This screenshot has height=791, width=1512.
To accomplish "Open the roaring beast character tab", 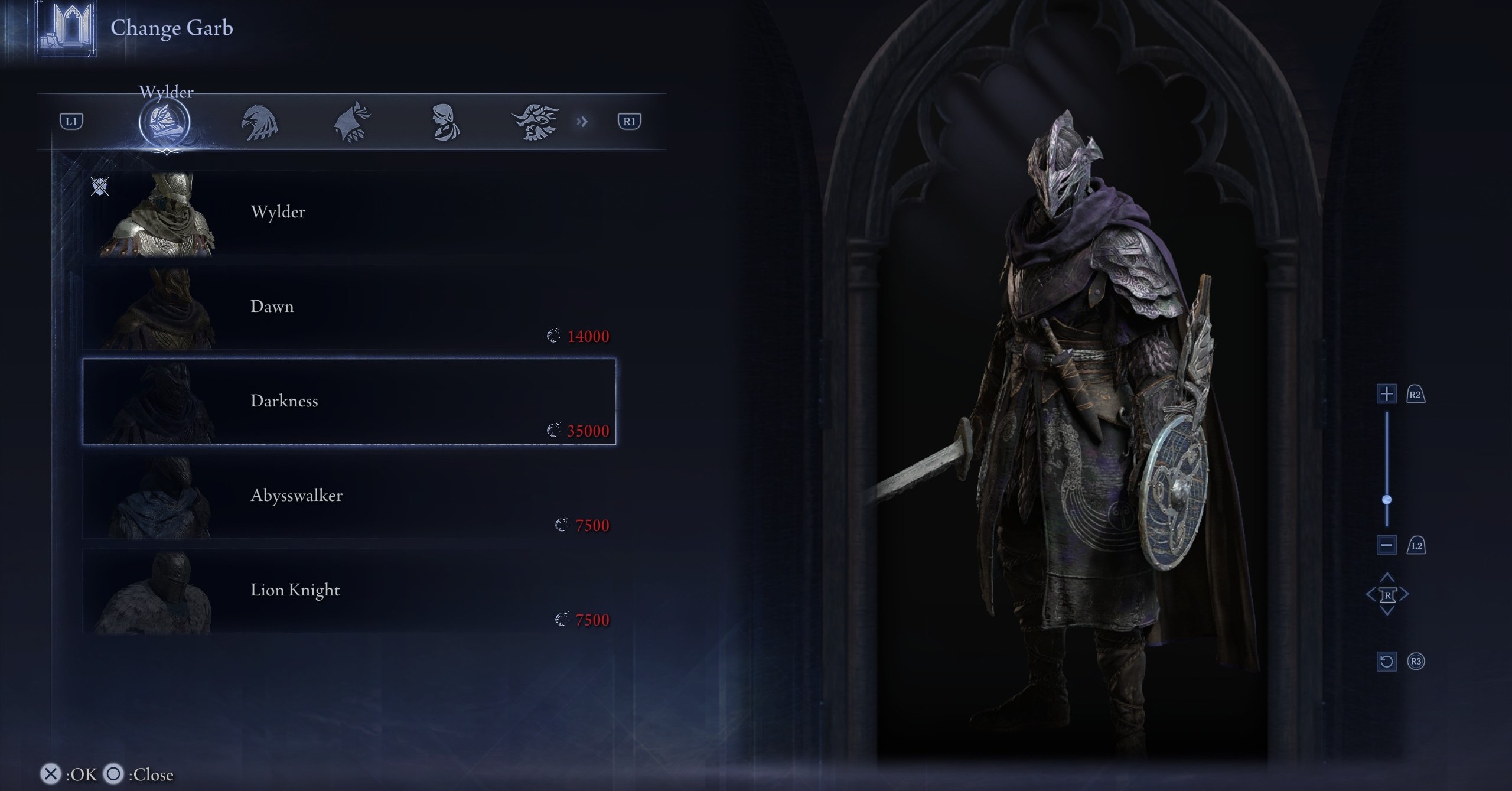I will click(x=536, y=122).
